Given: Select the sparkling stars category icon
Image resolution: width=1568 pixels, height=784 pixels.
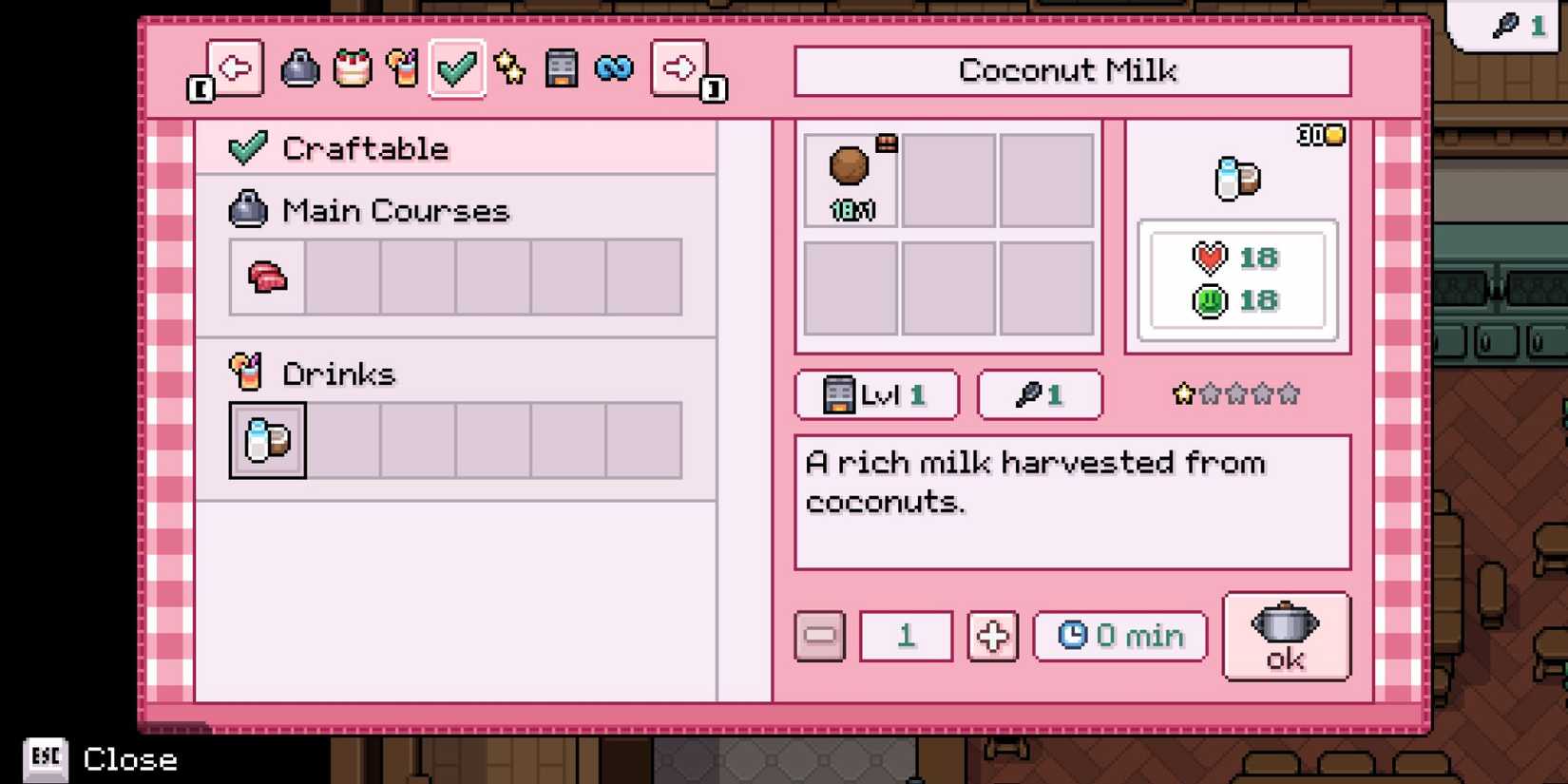Looking at the screenshot, I should (x=510, y=67).
